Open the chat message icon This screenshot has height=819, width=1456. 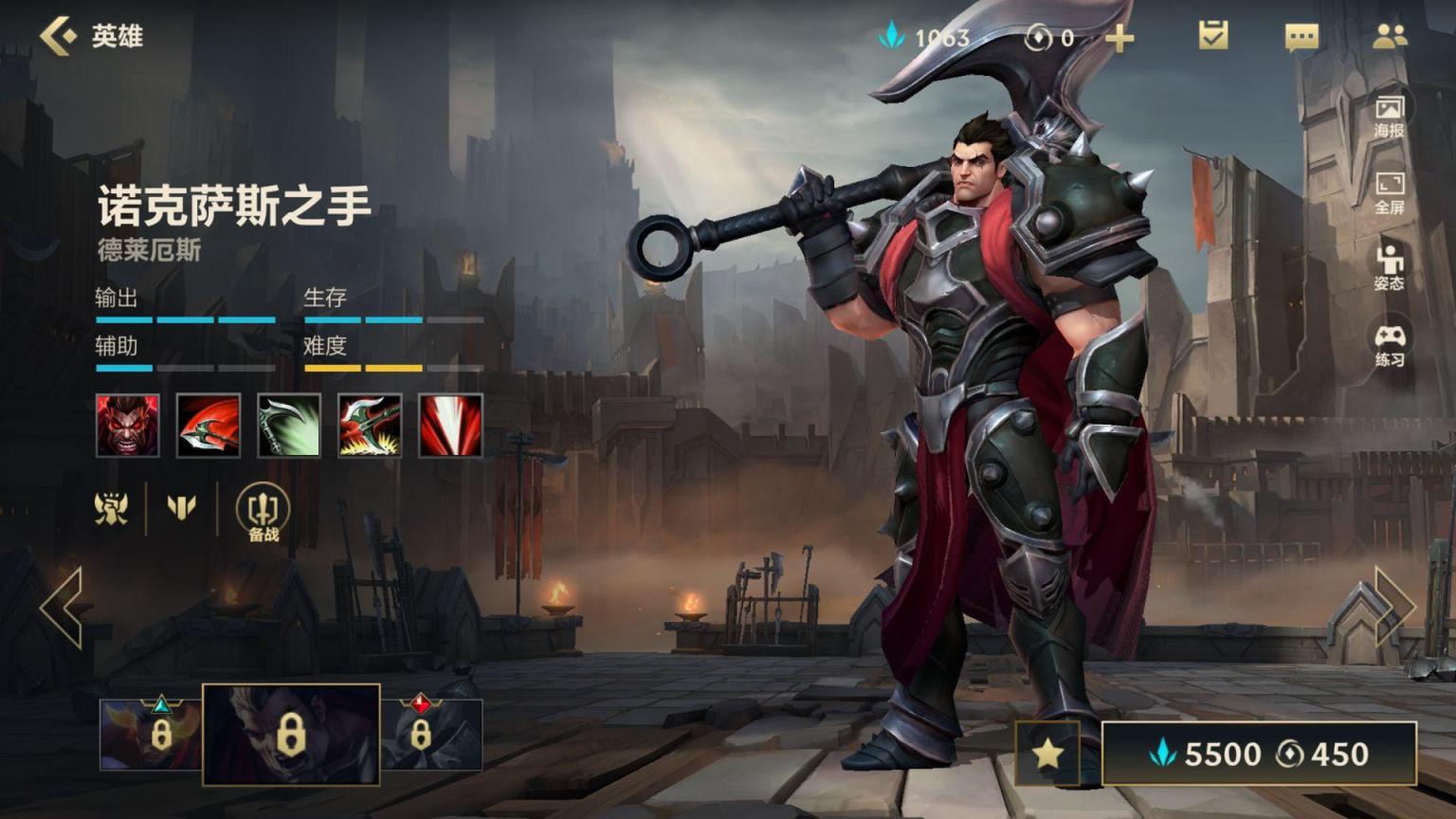click(1301, 38)
